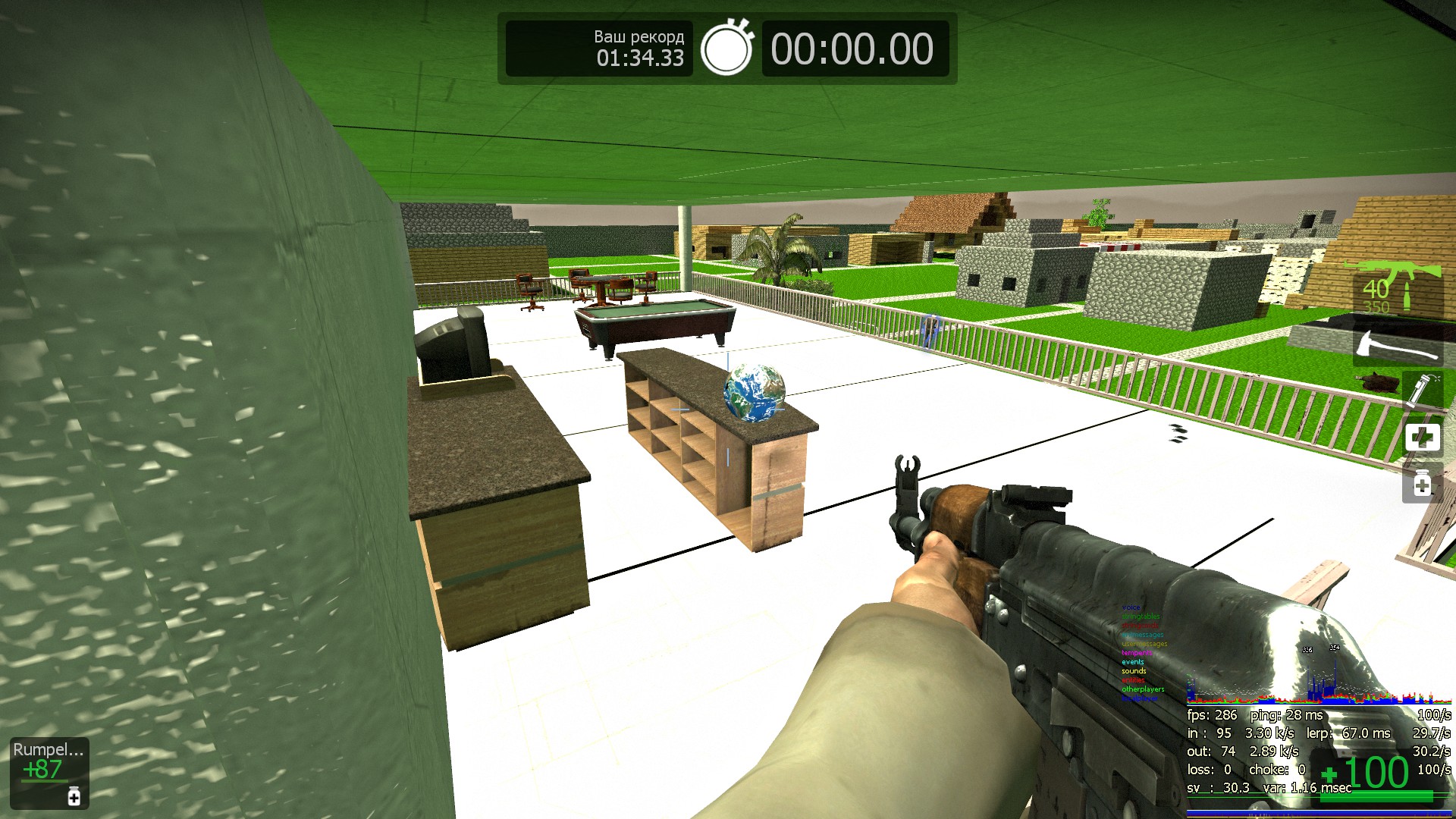
Task: Choose the first aid kit slot
Action: tap(1422, 438)
